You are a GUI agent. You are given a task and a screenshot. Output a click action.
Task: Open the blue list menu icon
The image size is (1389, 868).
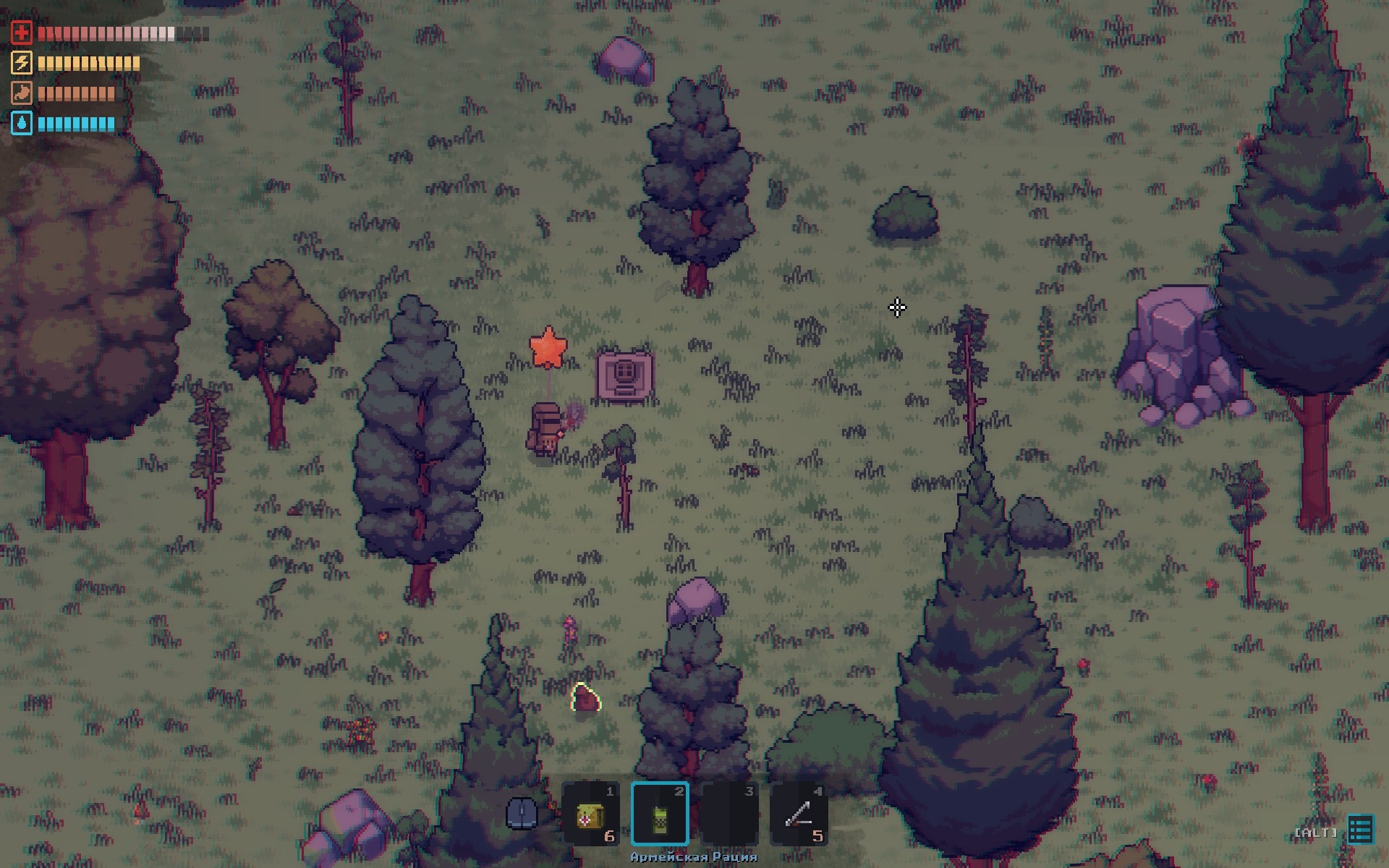click(x=1360, y=830)
